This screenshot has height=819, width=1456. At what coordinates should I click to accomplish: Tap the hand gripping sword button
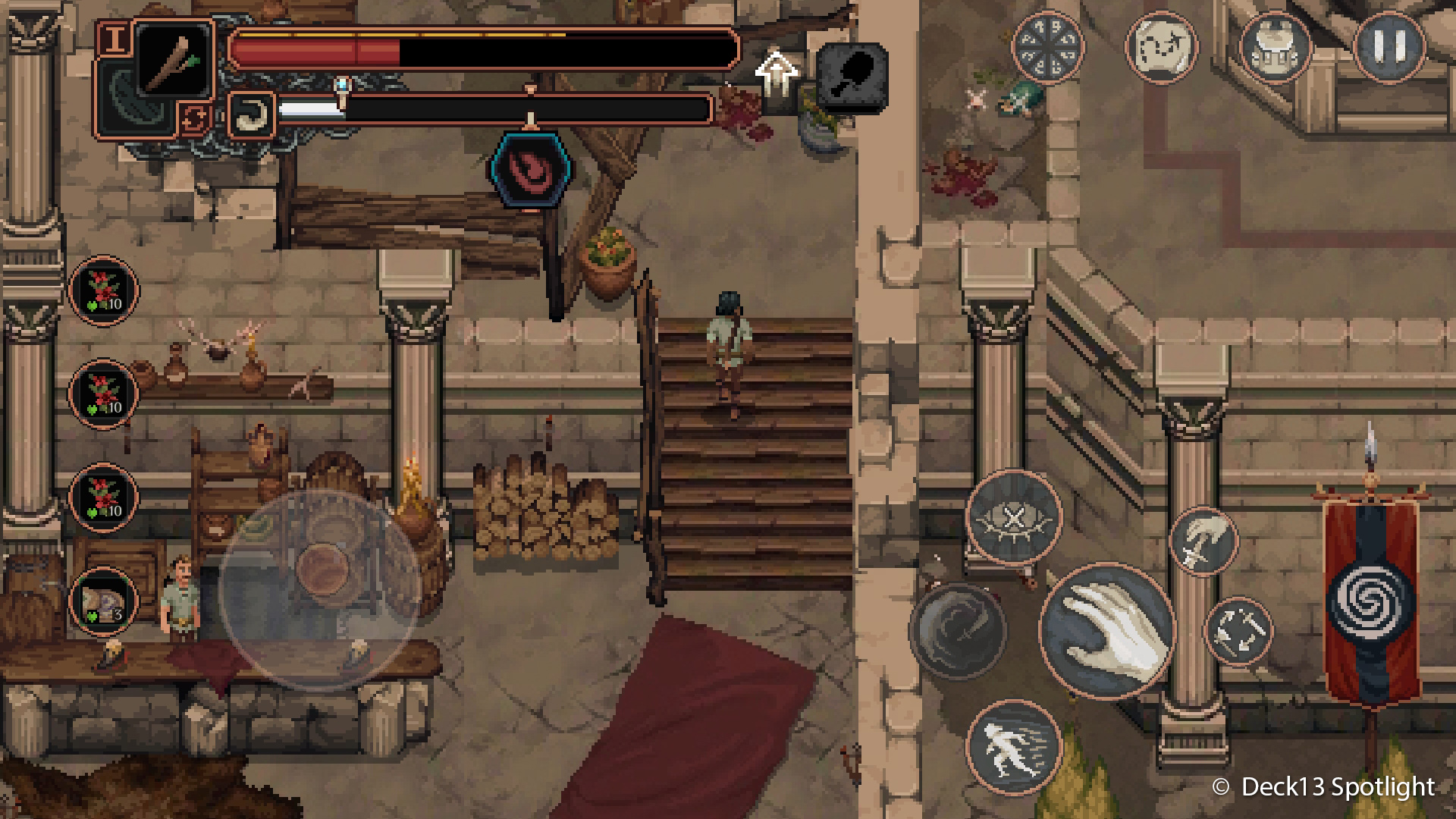[1203, 541]
